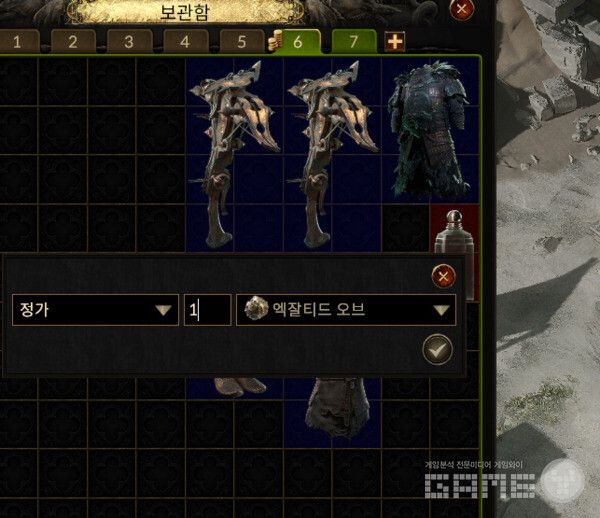This screenshot has height=518, width=600.
Task: Open the 엑잘티드 오브 currency dropdown
Action: point(346,310)
